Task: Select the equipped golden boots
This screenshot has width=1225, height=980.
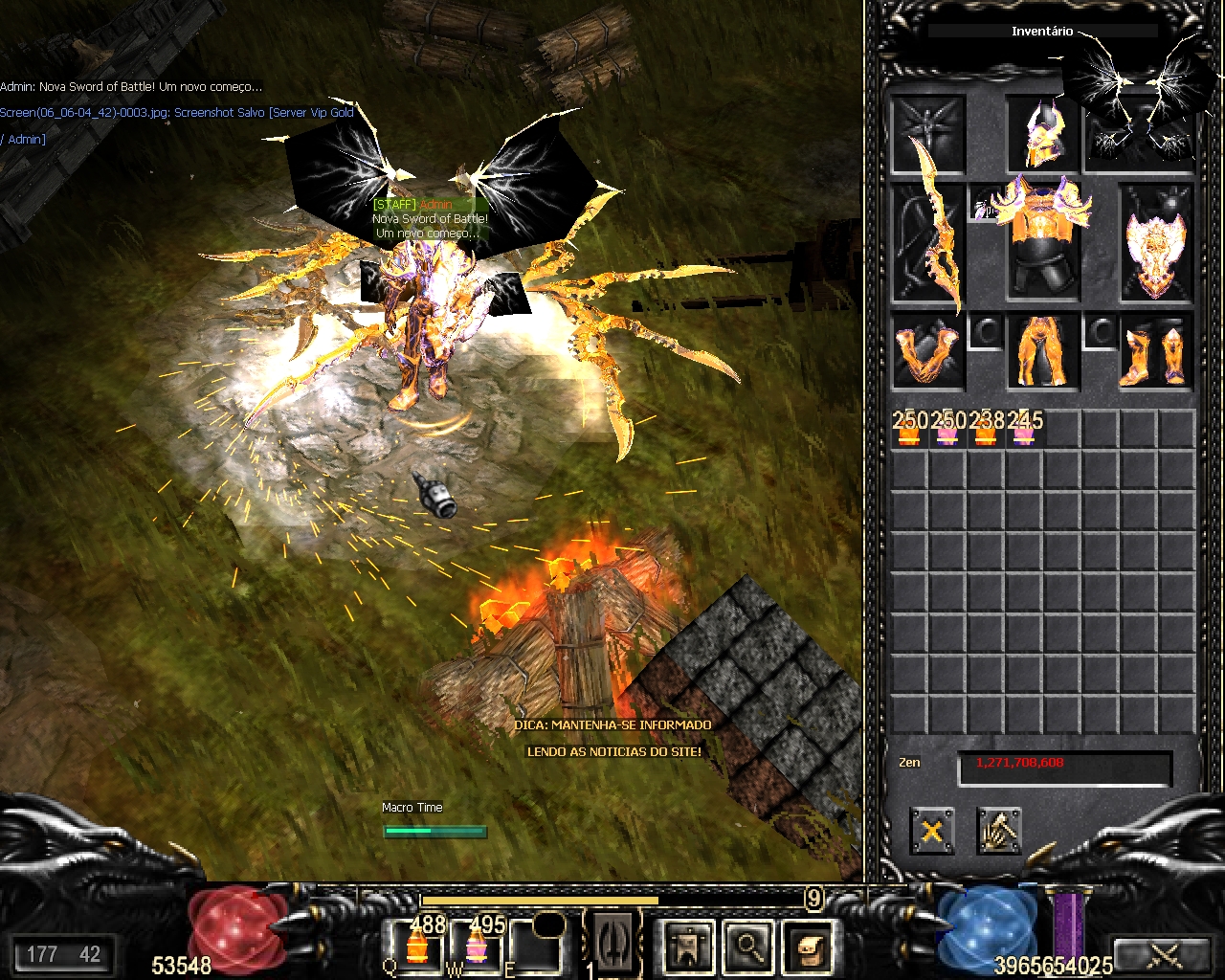Action: [1157, 353]
